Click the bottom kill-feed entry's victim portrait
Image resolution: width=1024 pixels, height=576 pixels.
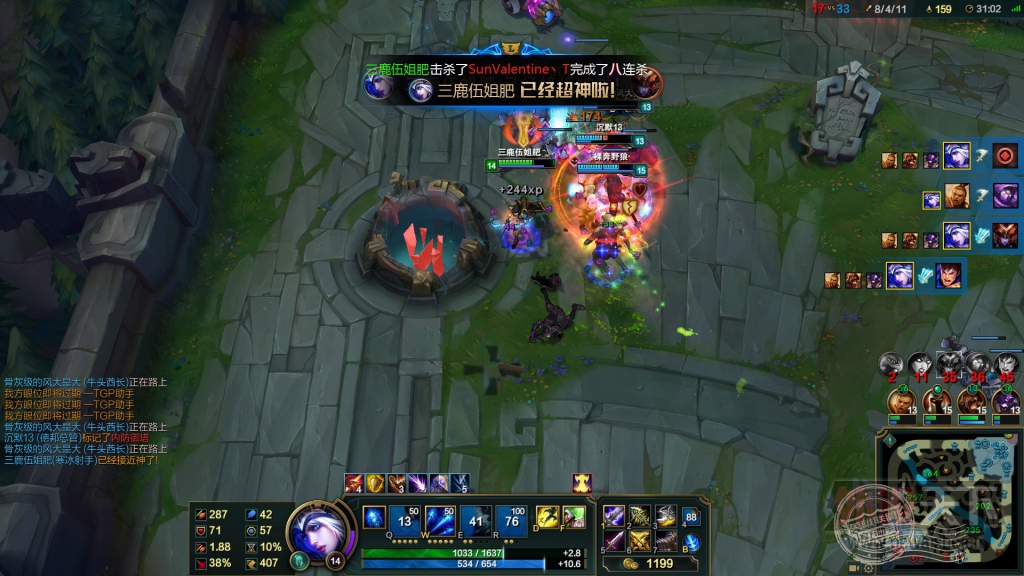(948, 276)
